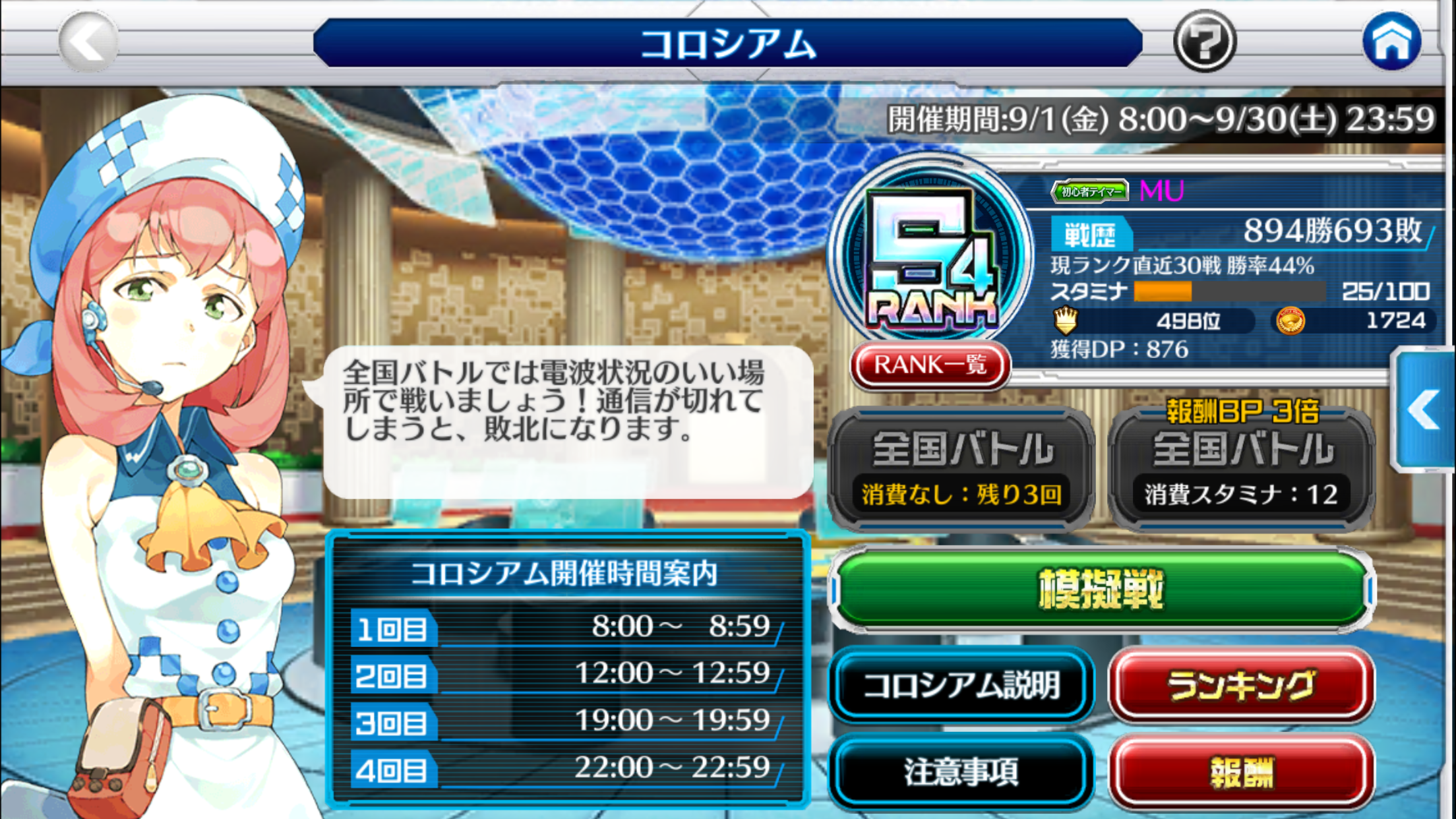Image resolution: width=1456 pixels, height=819 pixels.
Task: Open the コロシアム説明 explanation
Action: 963,684
